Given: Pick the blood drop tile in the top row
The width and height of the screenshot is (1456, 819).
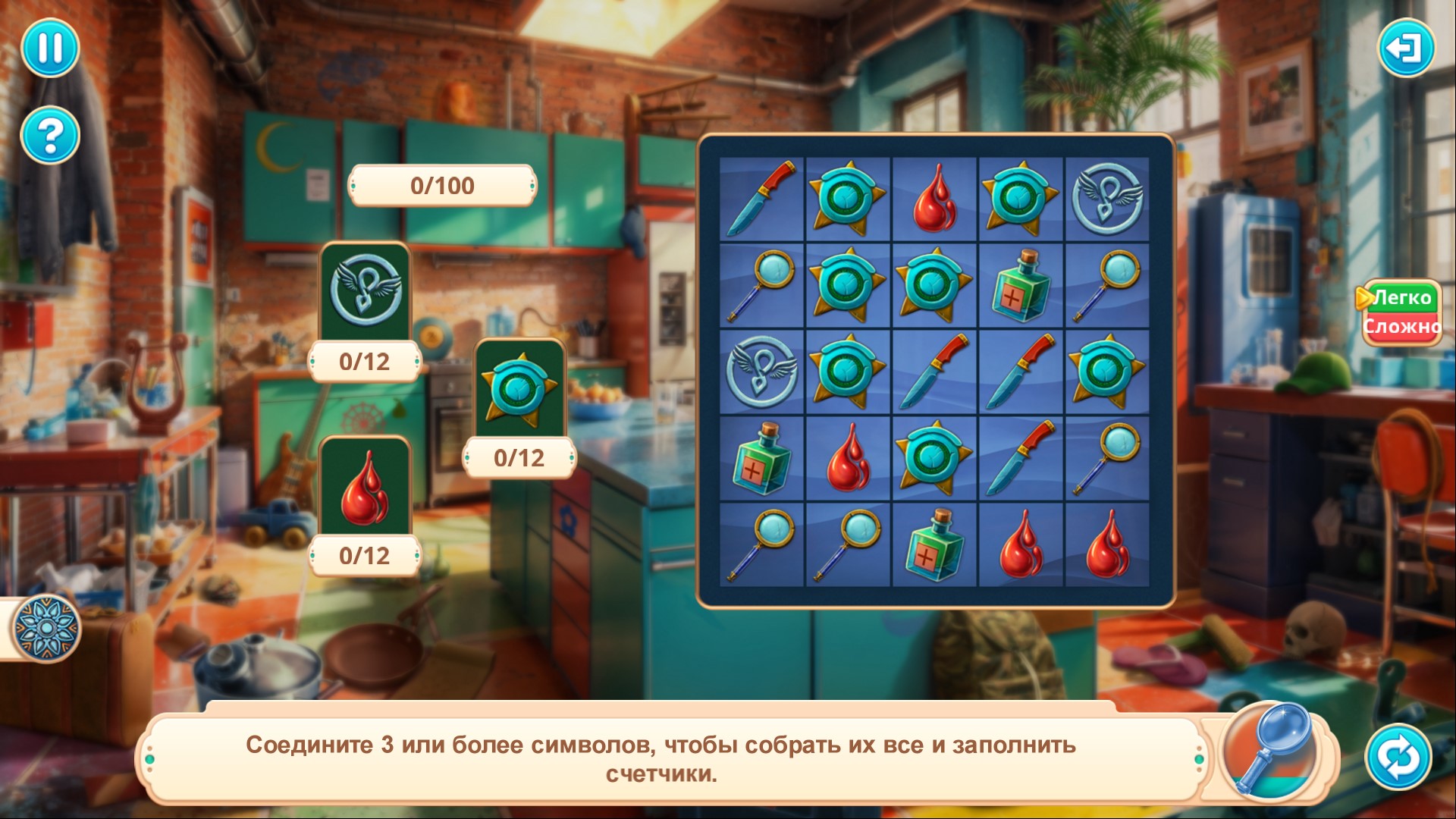Looking at the screenshot, I should [934, 199].
